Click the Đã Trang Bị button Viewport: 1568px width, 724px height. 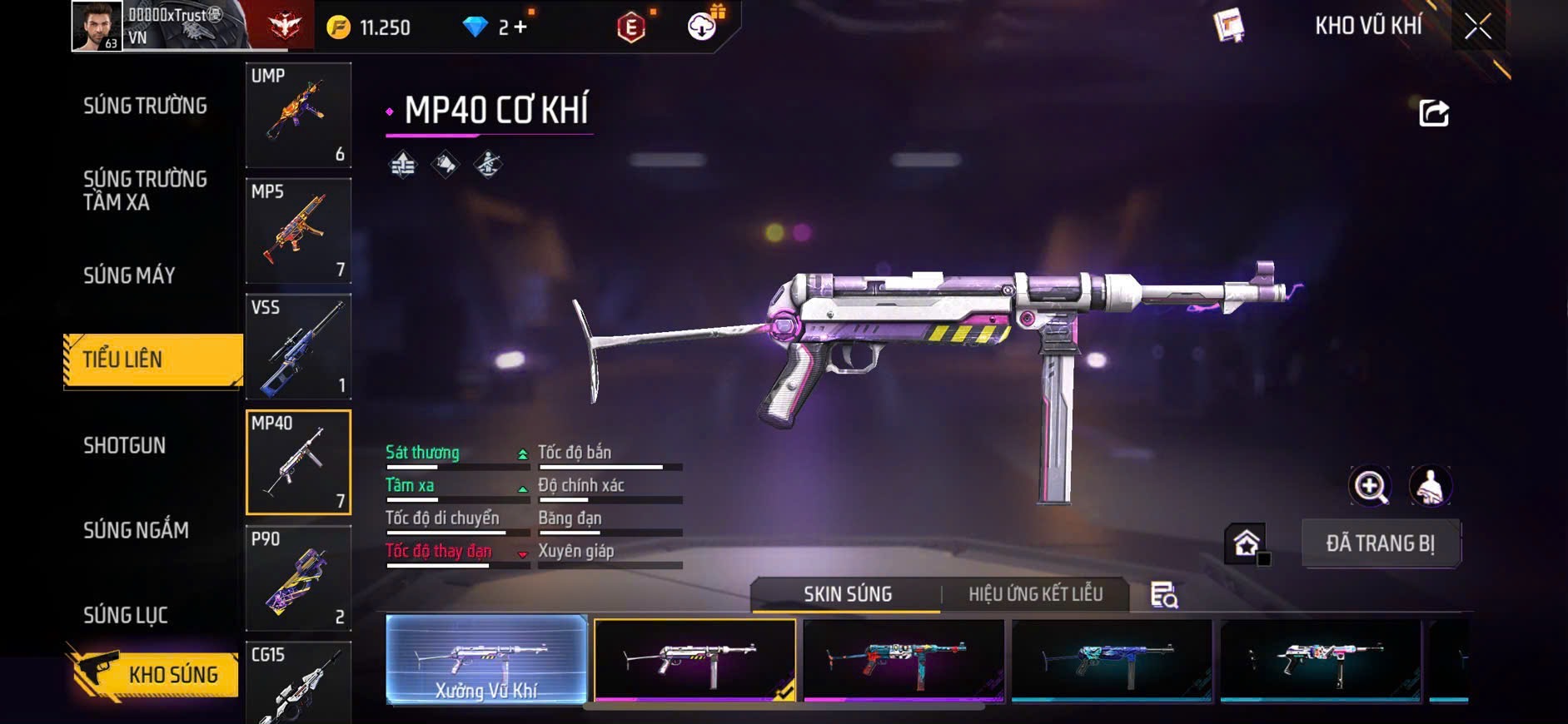[x=1380, y=543]
